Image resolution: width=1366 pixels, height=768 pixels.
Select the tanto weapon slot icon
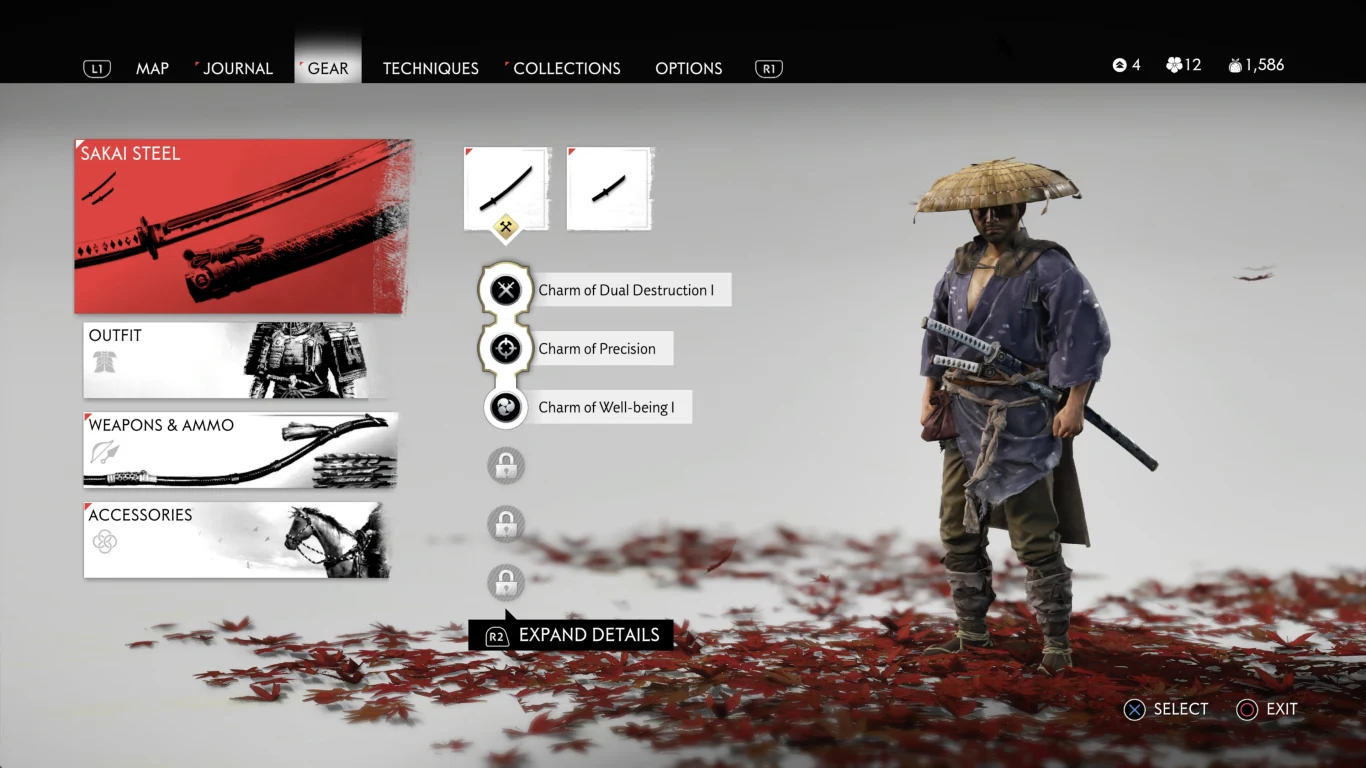pos(610,188)
